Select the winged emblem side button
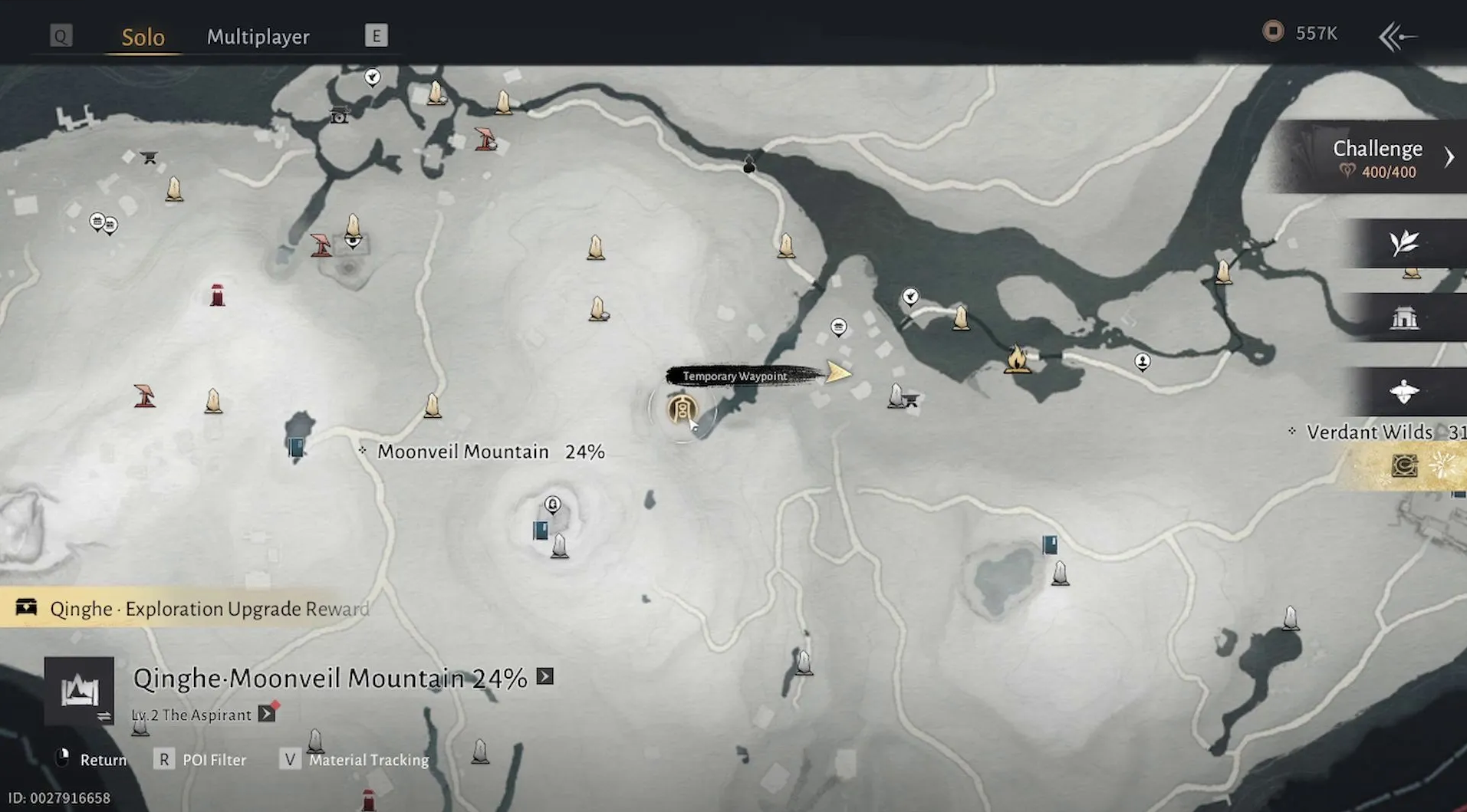Image resolution: width=1467 pixels, height=812 pixels. (1404, 391)
